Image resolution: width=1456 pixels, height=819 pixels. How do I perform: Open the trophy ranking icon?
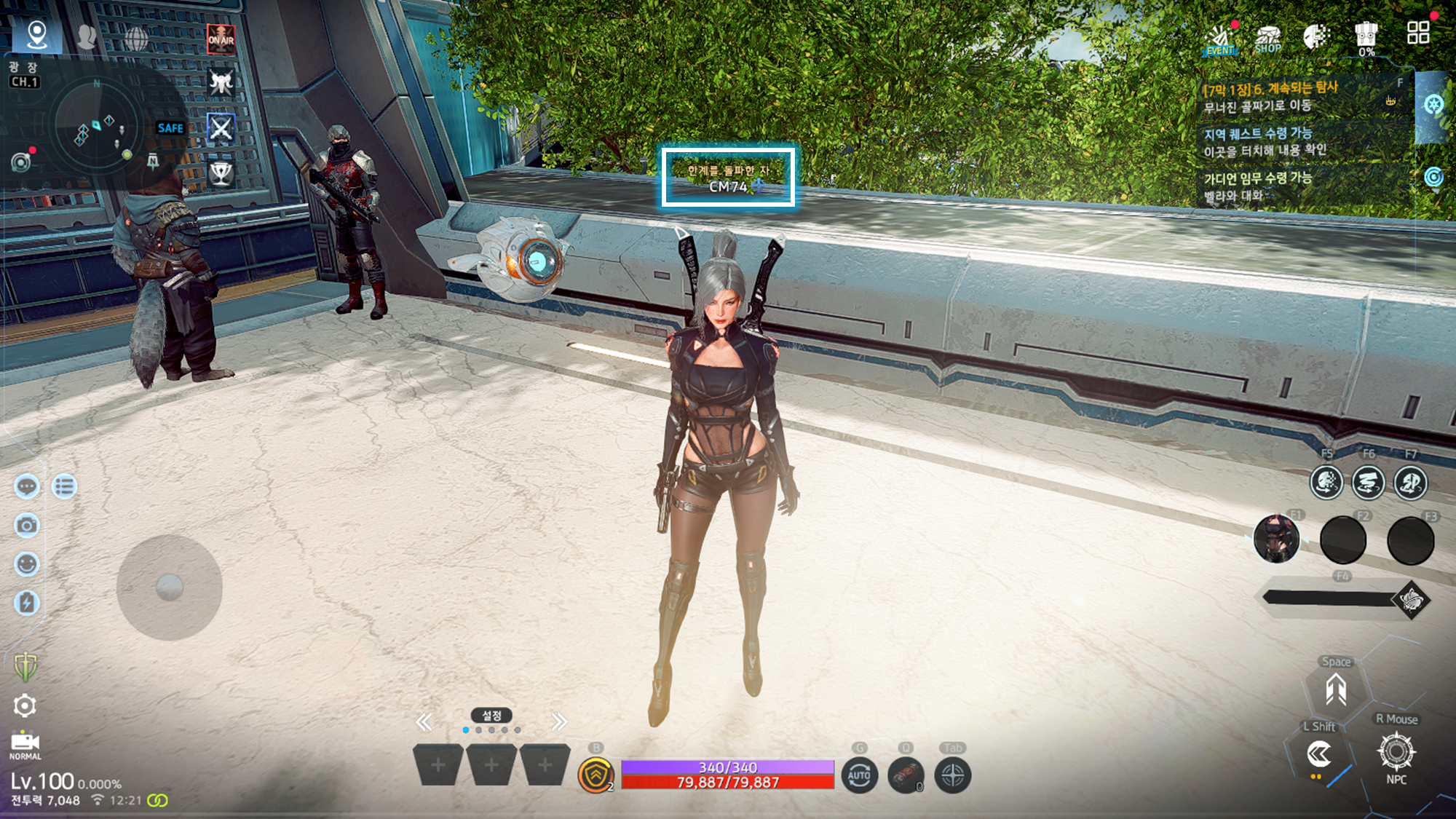(221, 173)
